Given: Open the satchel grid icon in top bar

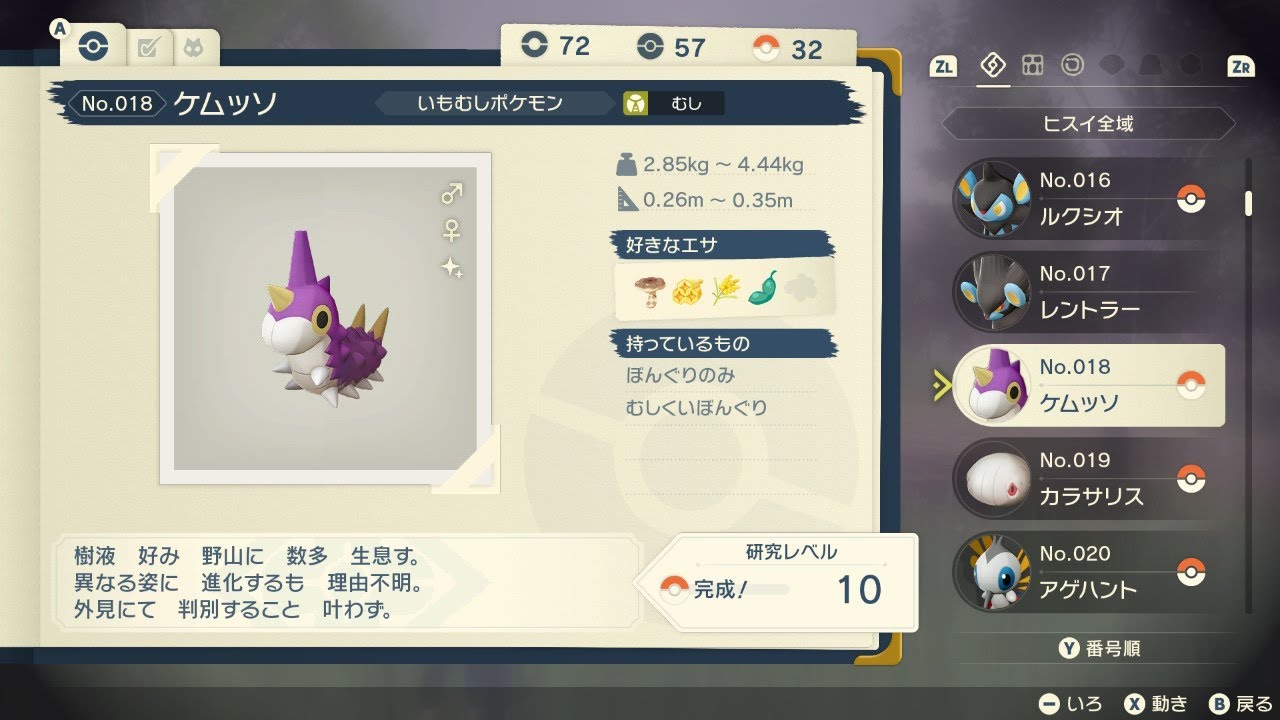Looking at the screenshot, I should [1032, 65].
